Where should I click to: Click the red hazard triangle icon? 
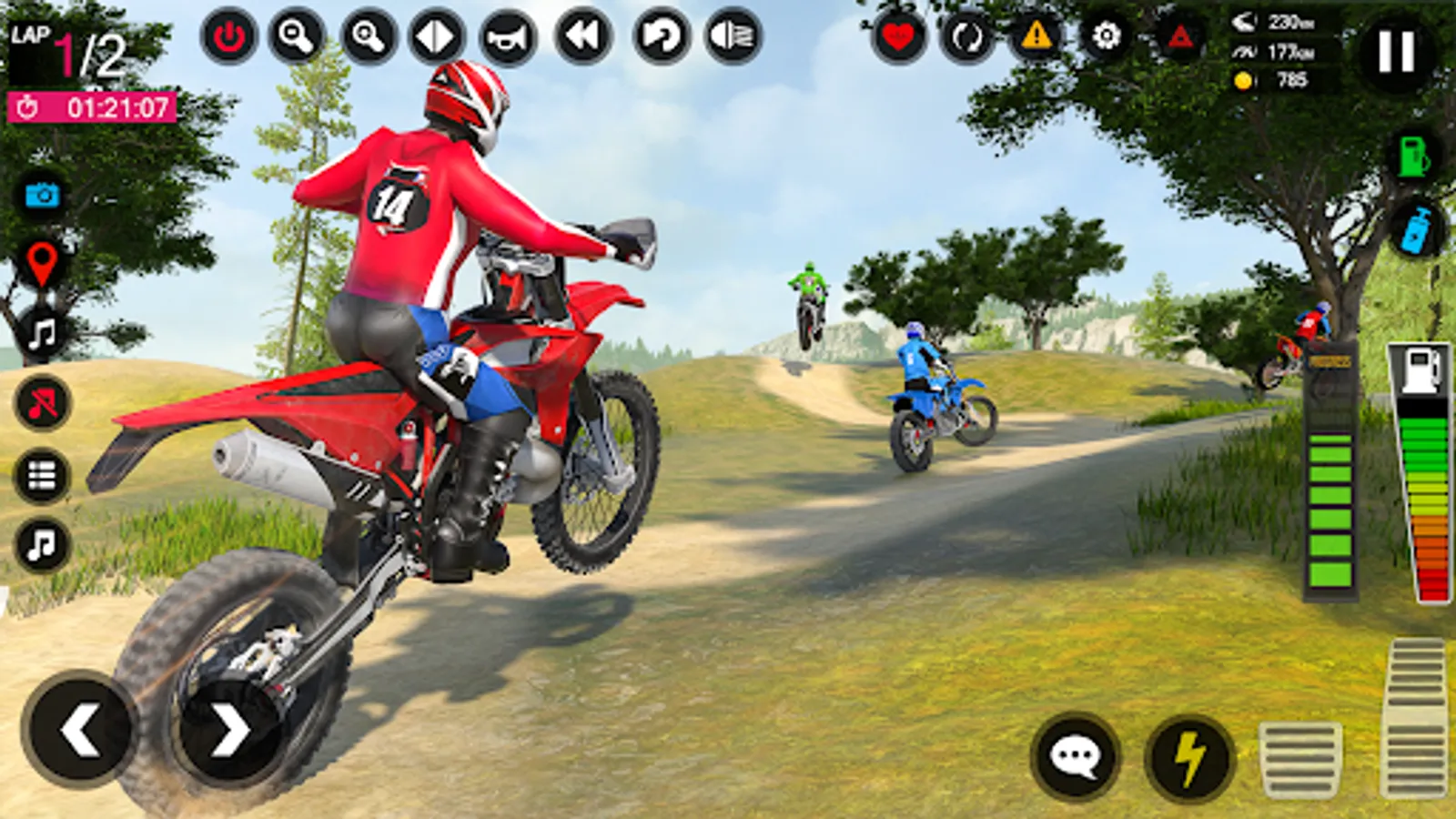point(1177,36)
